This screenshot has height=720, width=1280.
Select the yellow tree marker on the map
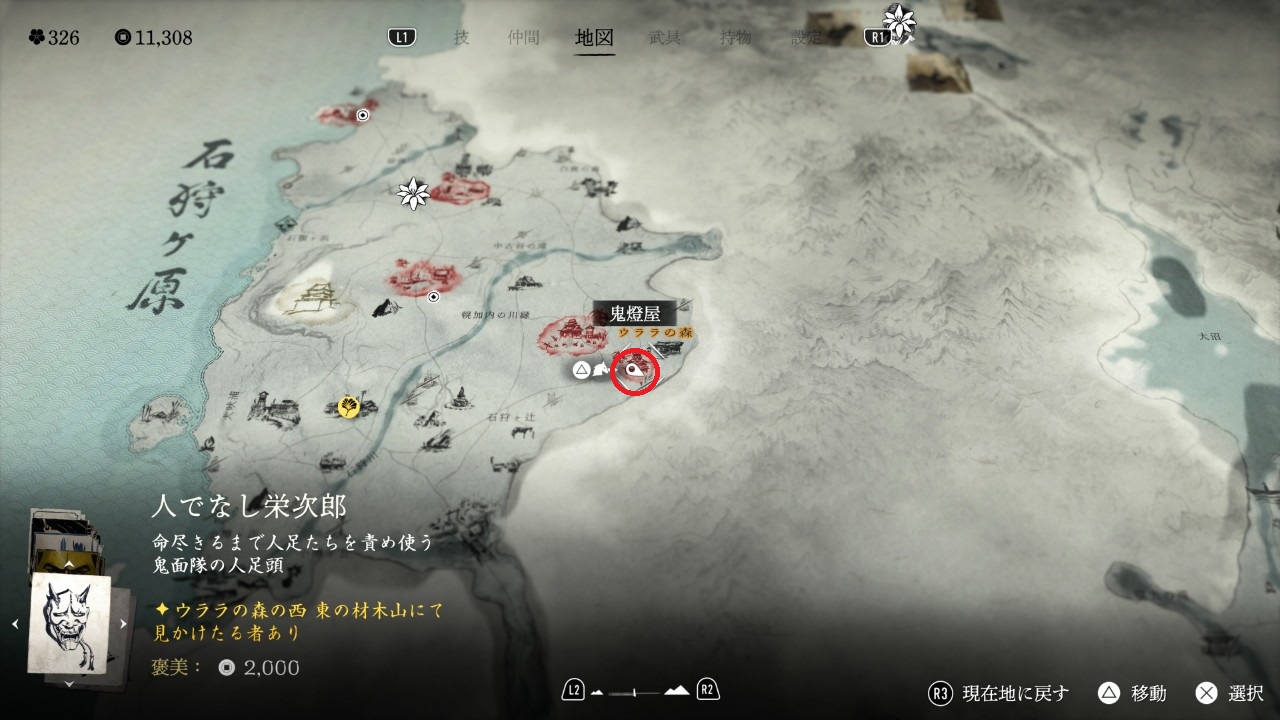tap(348, 406)
